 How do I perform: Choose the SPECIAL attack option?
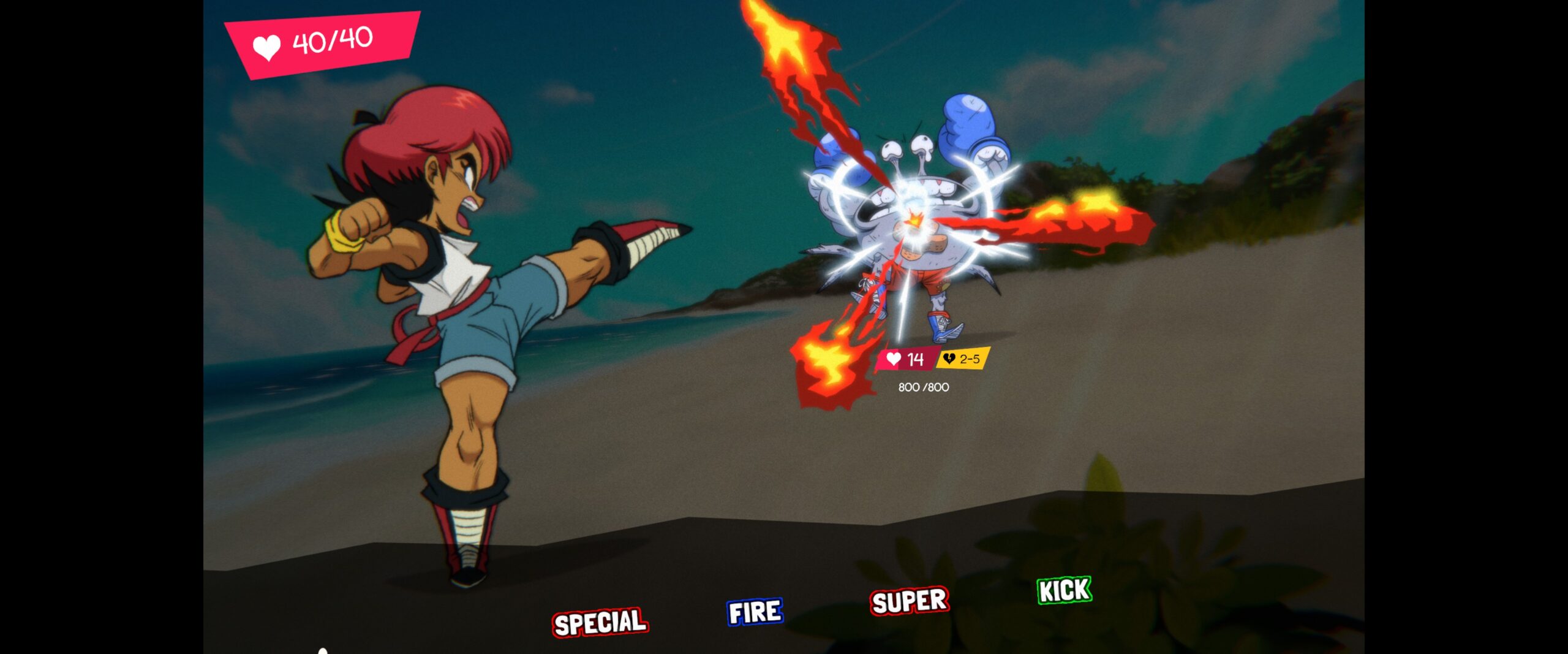[600, 622]
